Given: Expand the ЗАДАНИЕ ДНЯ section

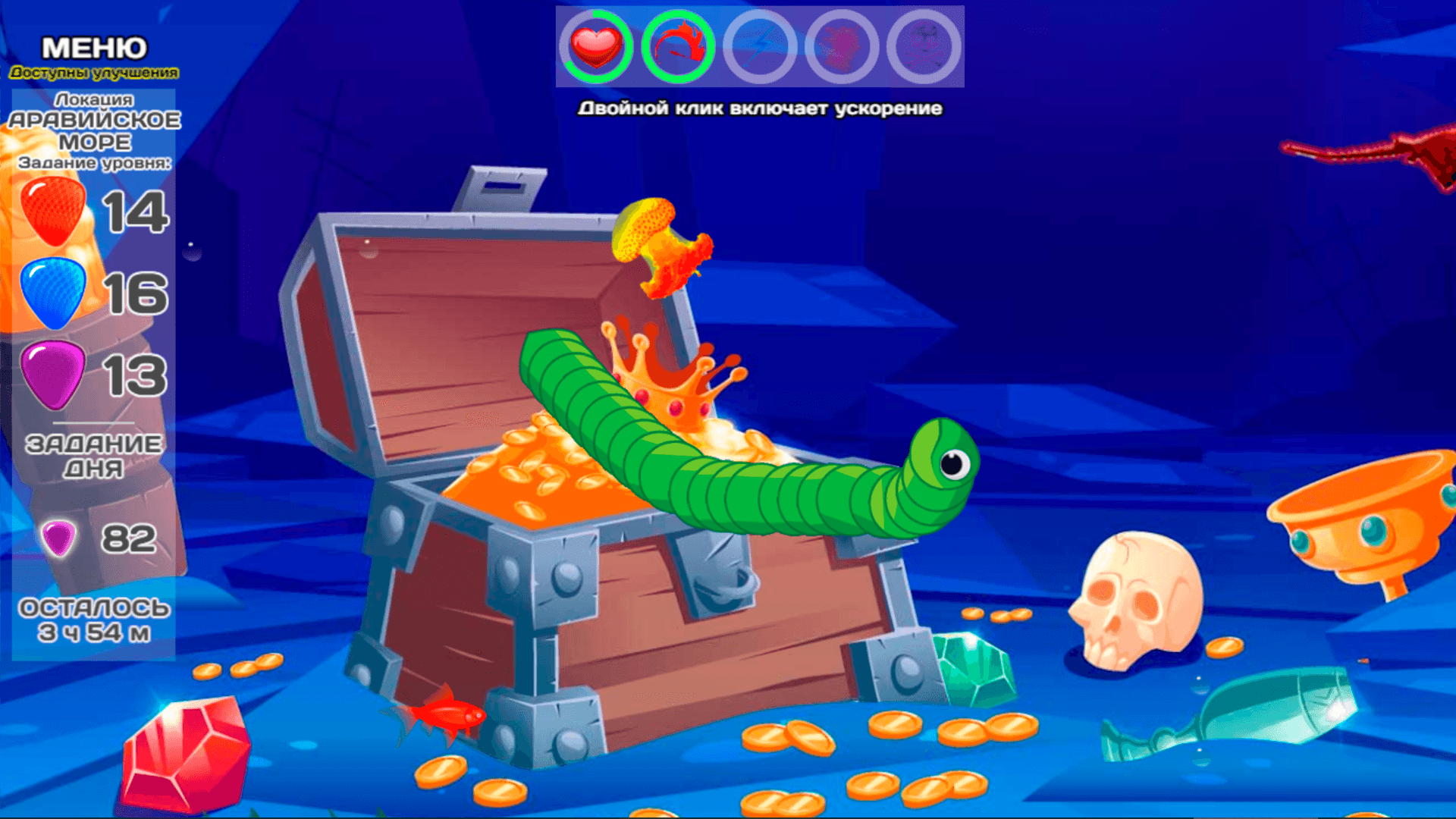Looking at the screenshot, I should 94,453.
